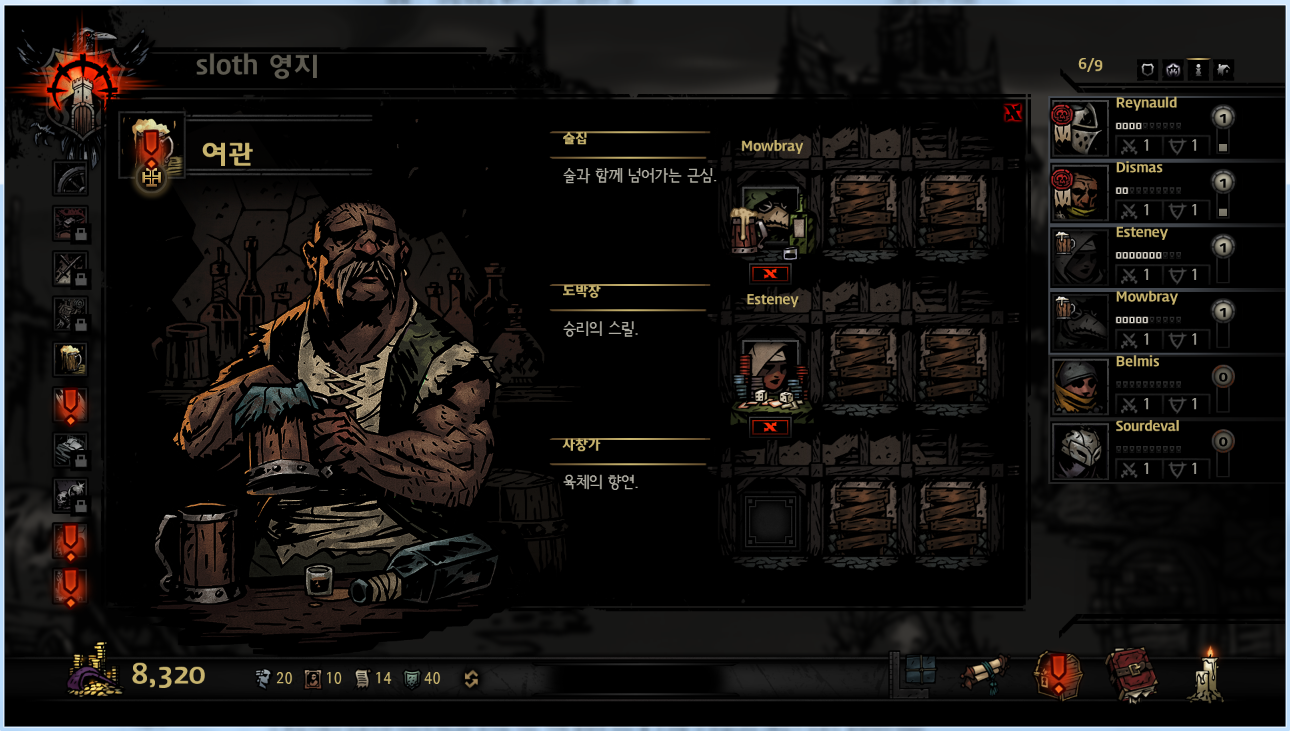Select Mowbray's occupied bar treatment slot
Screen dimensions: 1290x731
pos(770,220)
